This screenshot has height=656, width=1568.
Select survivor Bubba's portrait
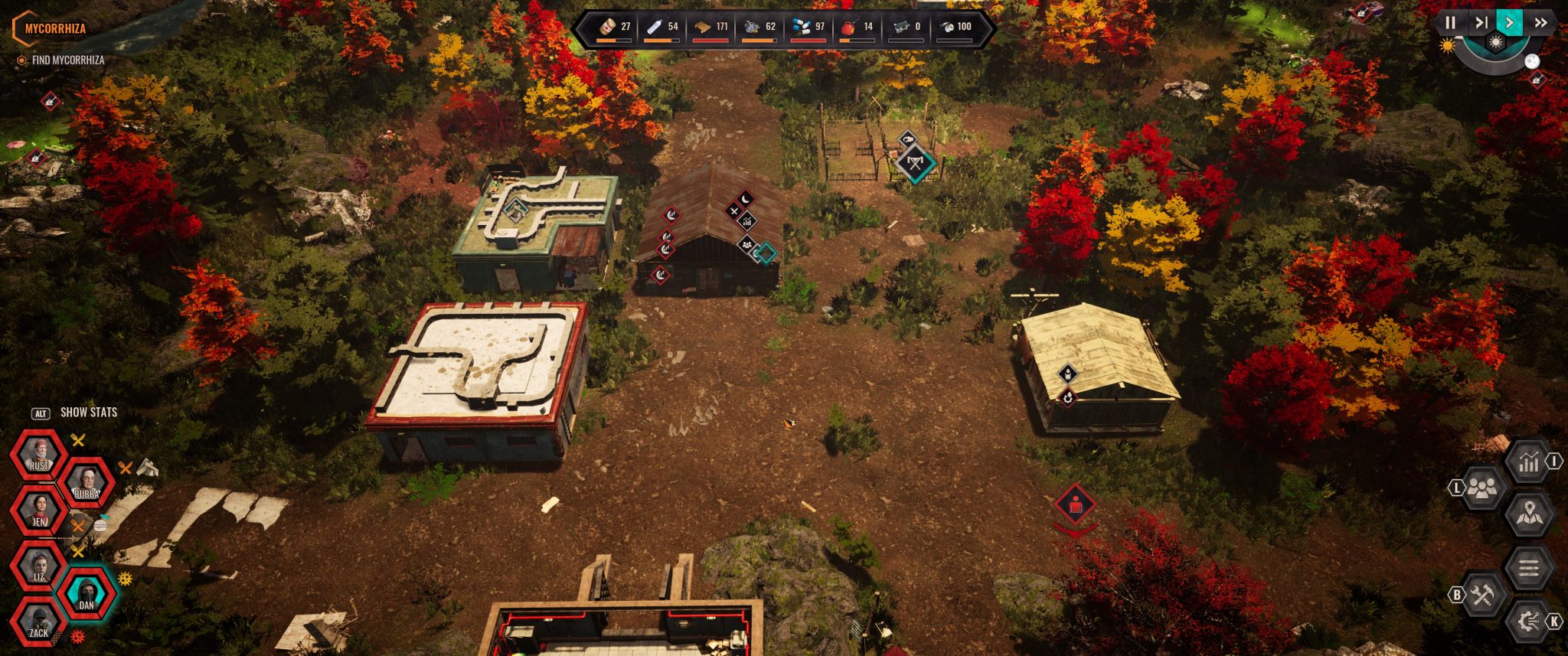pos(86,485)
